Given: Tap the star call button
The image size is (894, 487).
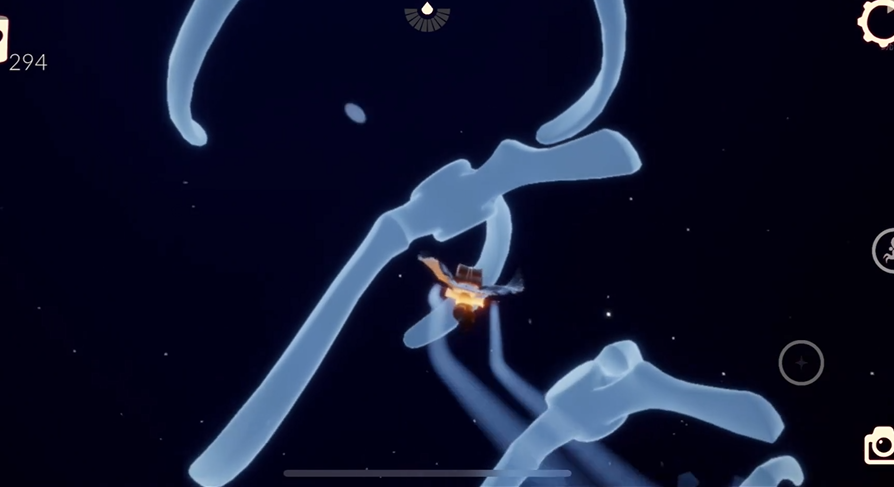Looking at the screenshot, I should coord(801,362).
